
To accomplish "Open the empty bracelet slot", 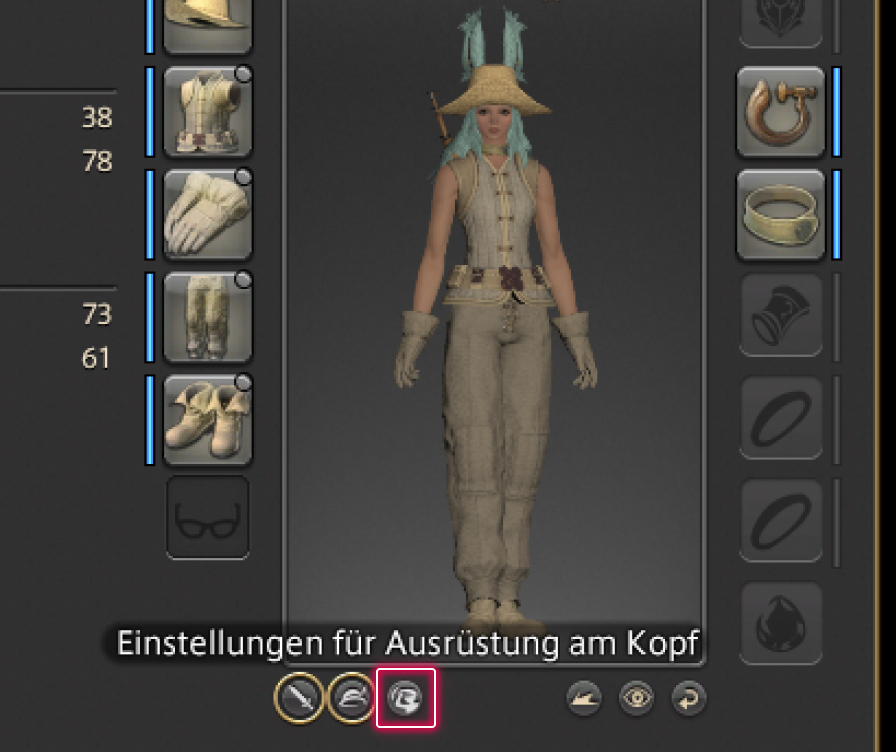I will [x=781, y=316].
